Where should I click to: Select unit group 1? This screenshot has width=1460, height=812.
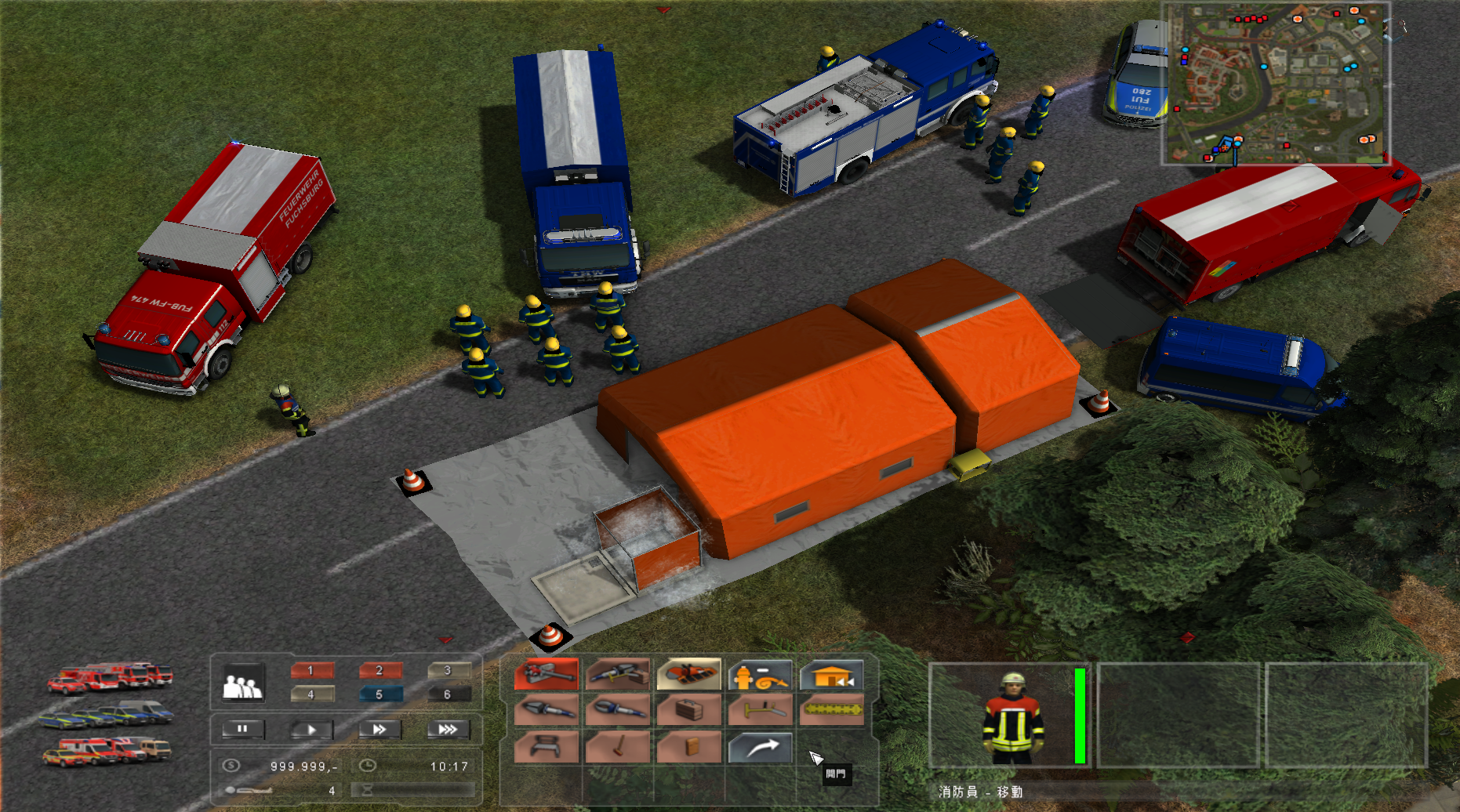[x=311, y=671]
